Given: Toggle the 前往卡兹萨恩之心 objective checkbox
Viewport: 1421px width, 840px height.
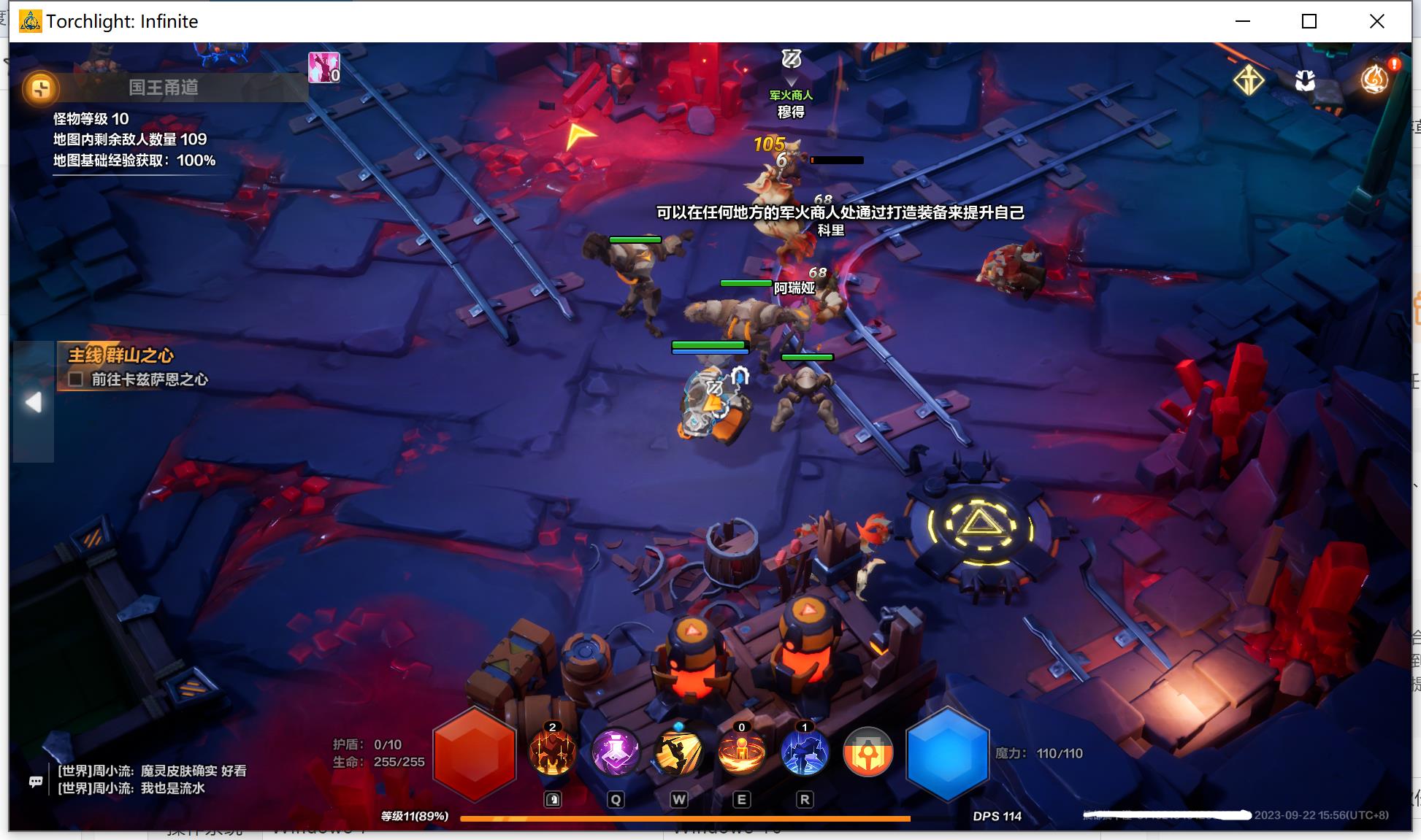Looking at the screenshot, I should tap(75, 379).
